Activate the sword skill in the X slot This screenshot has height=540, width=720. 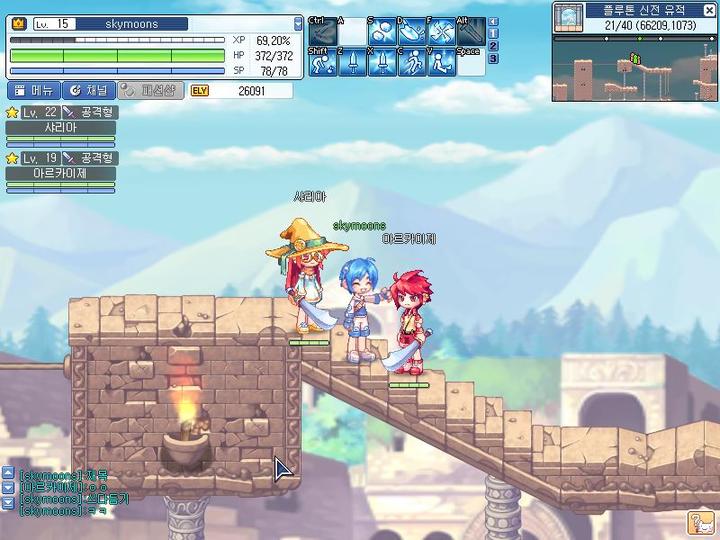click(382, 62)
